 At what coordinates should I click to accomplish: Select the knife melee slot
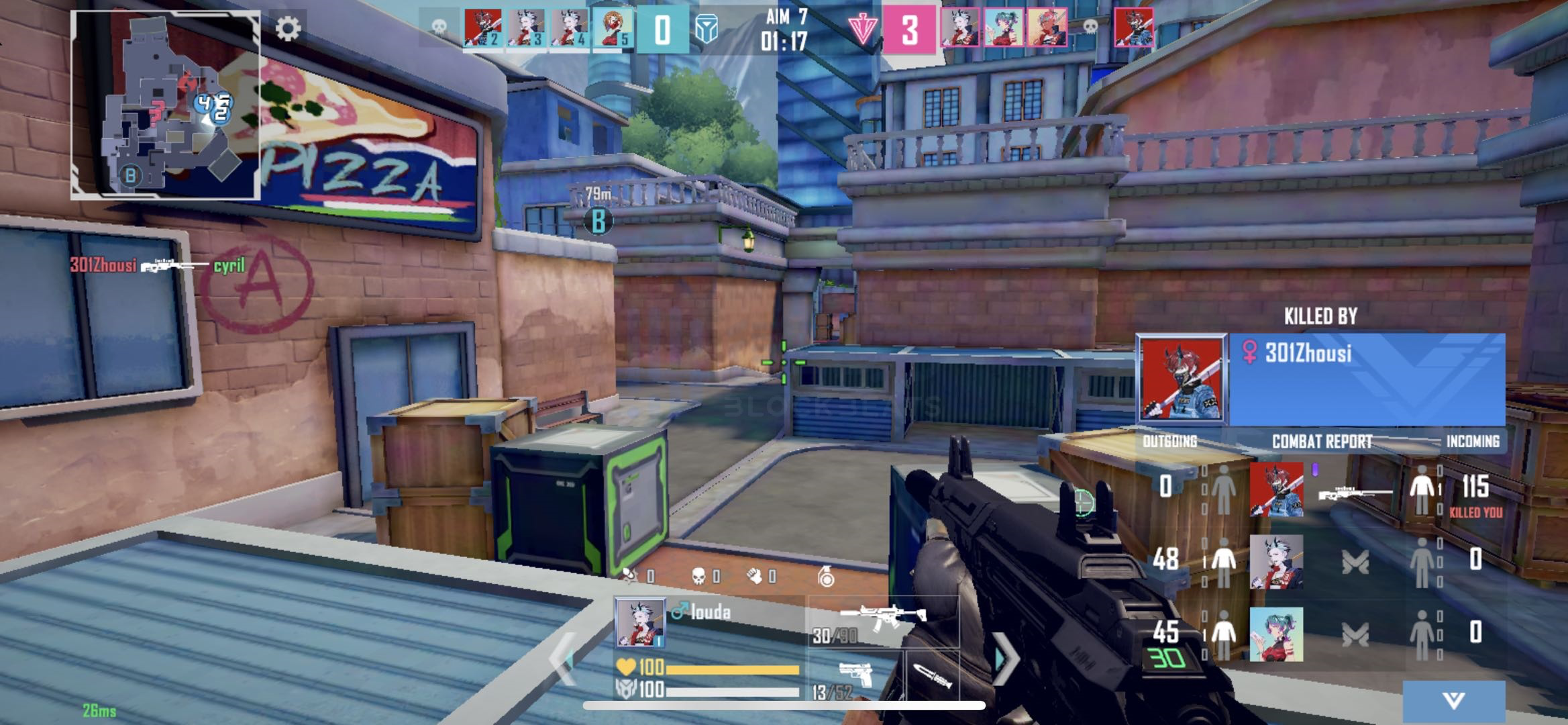pos(933,678)
